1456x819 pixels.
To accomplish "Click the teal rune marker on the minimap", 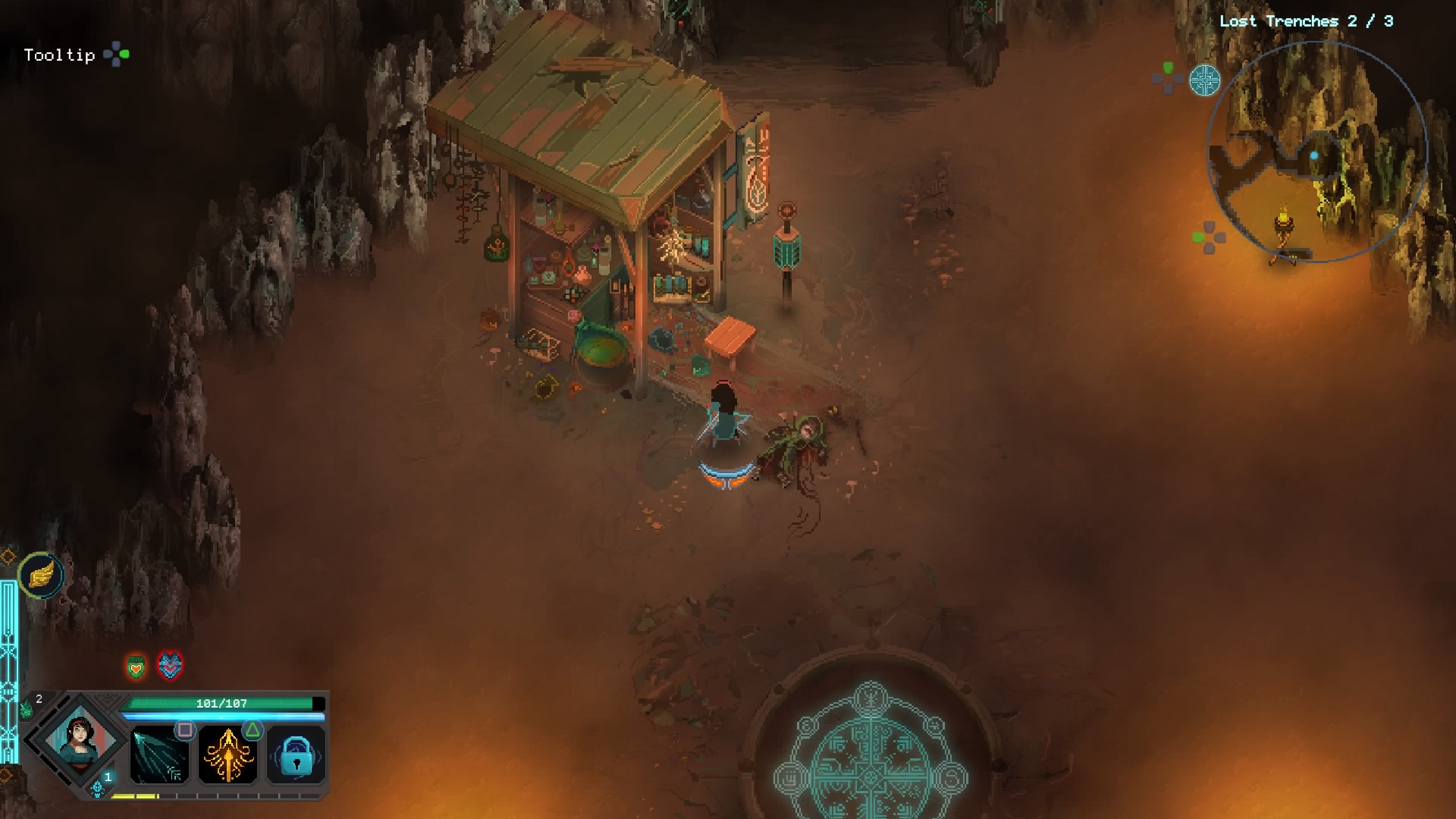I will 1205,81.
